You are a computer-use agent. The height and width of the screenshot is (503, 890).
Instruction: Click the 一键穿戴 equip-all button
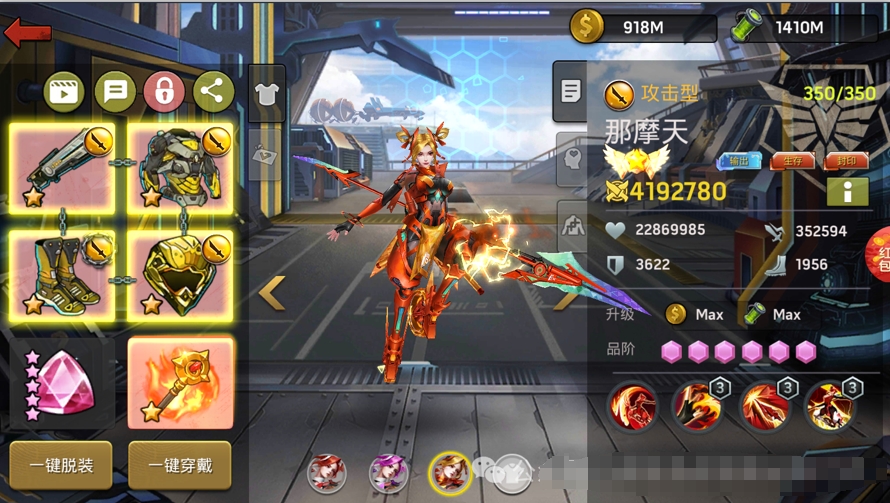[x=179, y=464]
